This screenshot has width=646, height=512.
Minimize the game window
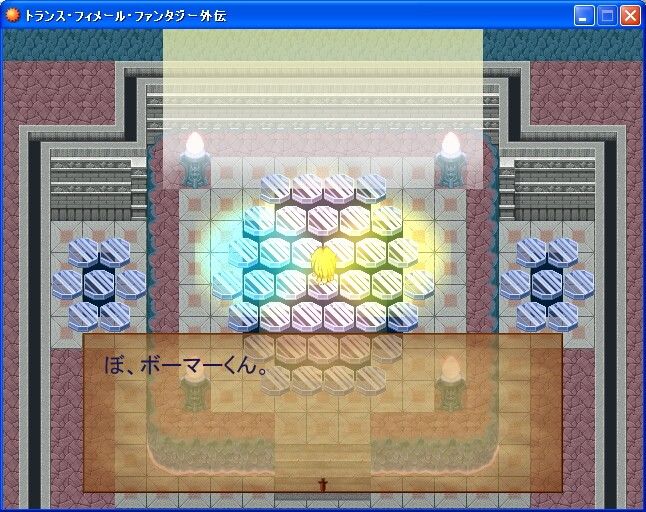(584, 15)
